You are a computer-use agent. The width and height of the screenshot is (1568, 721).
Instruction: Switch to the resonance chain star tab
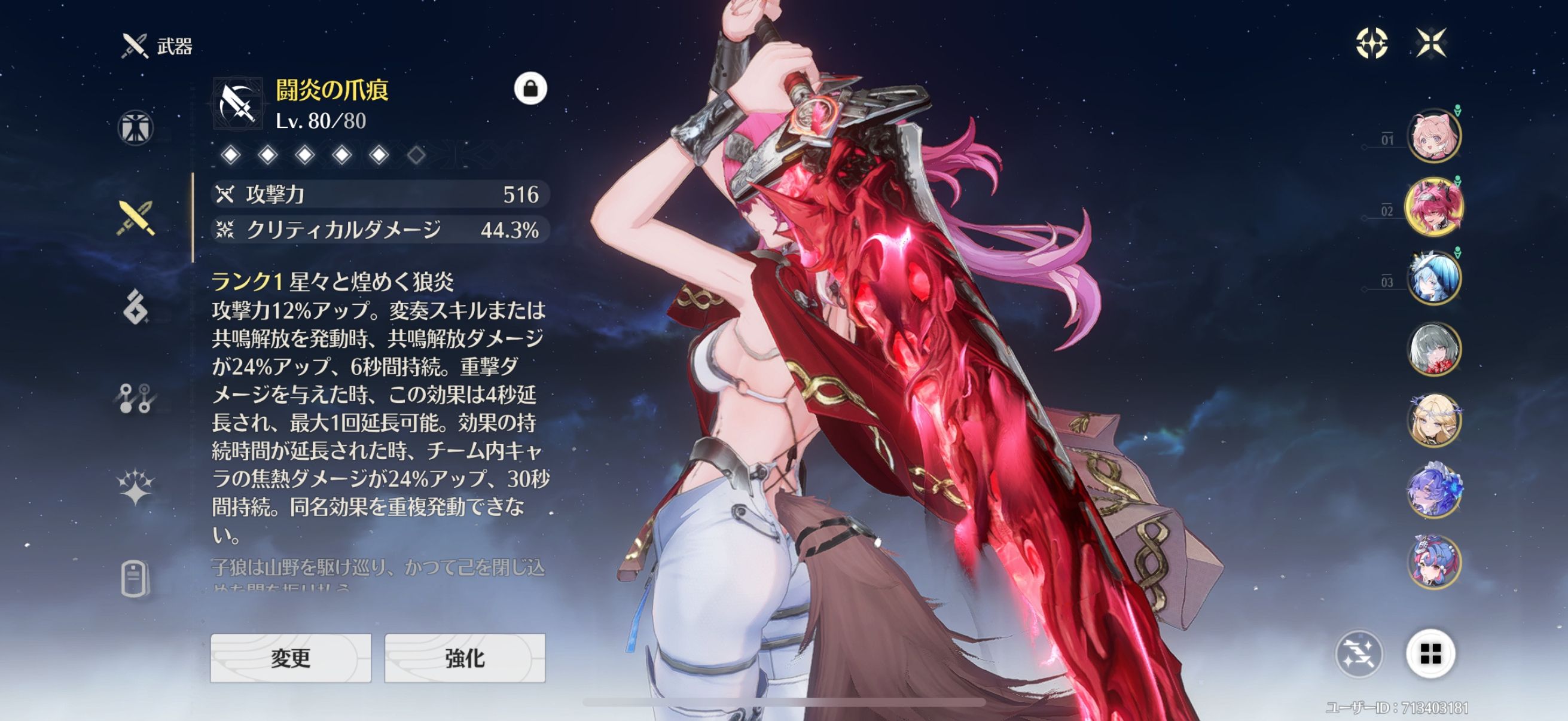[135, 488]
